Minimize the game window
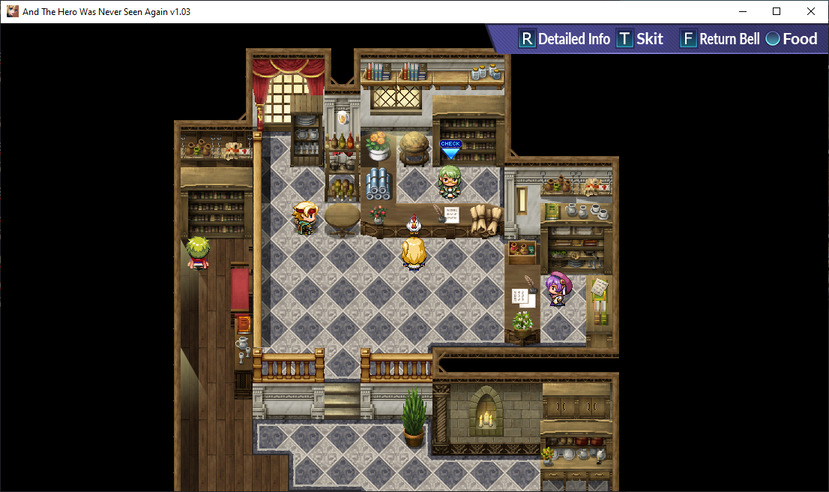 point(742,10)
